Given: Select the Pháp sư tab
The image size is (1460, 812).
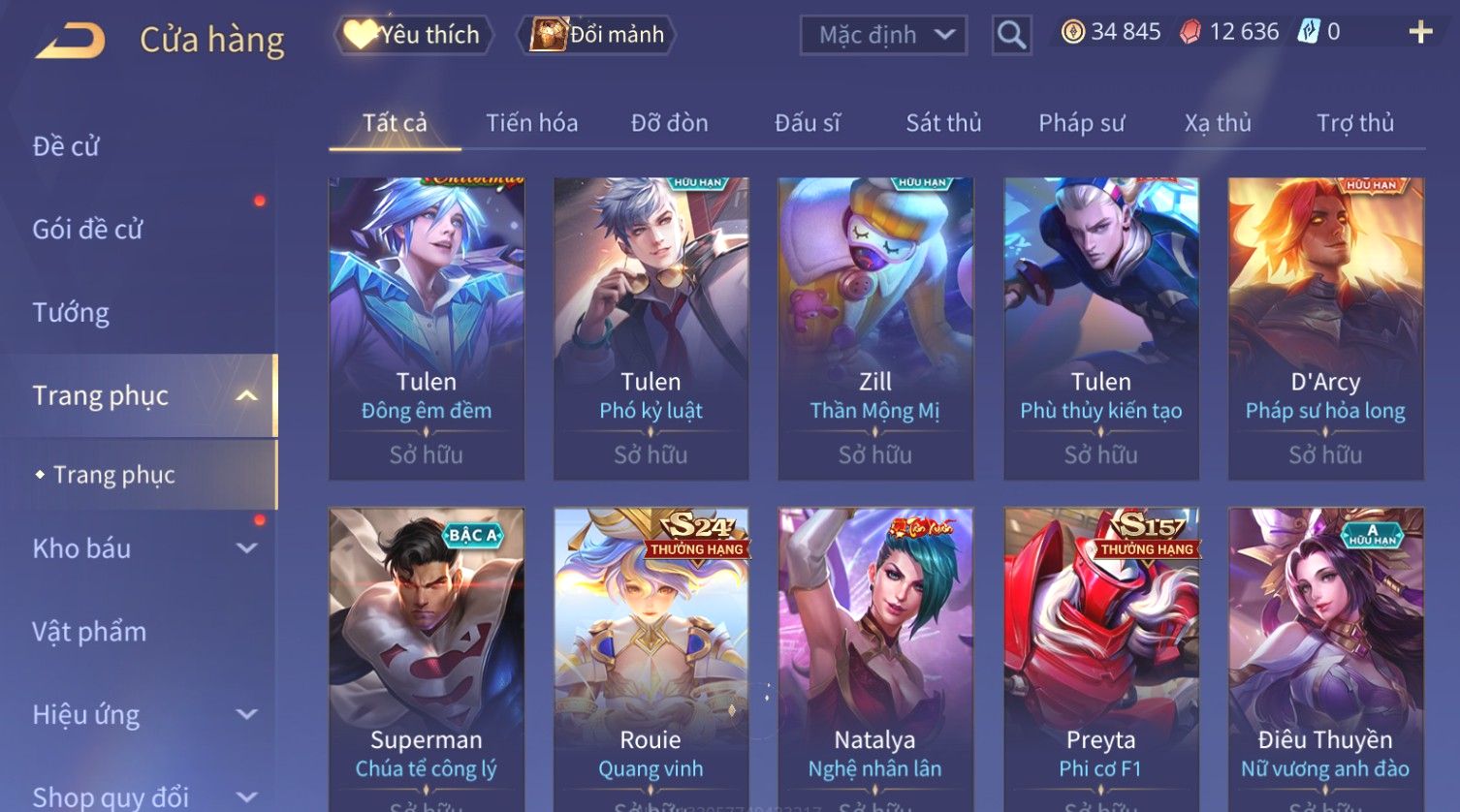Looking at the screenshot, I should 1081,123.
